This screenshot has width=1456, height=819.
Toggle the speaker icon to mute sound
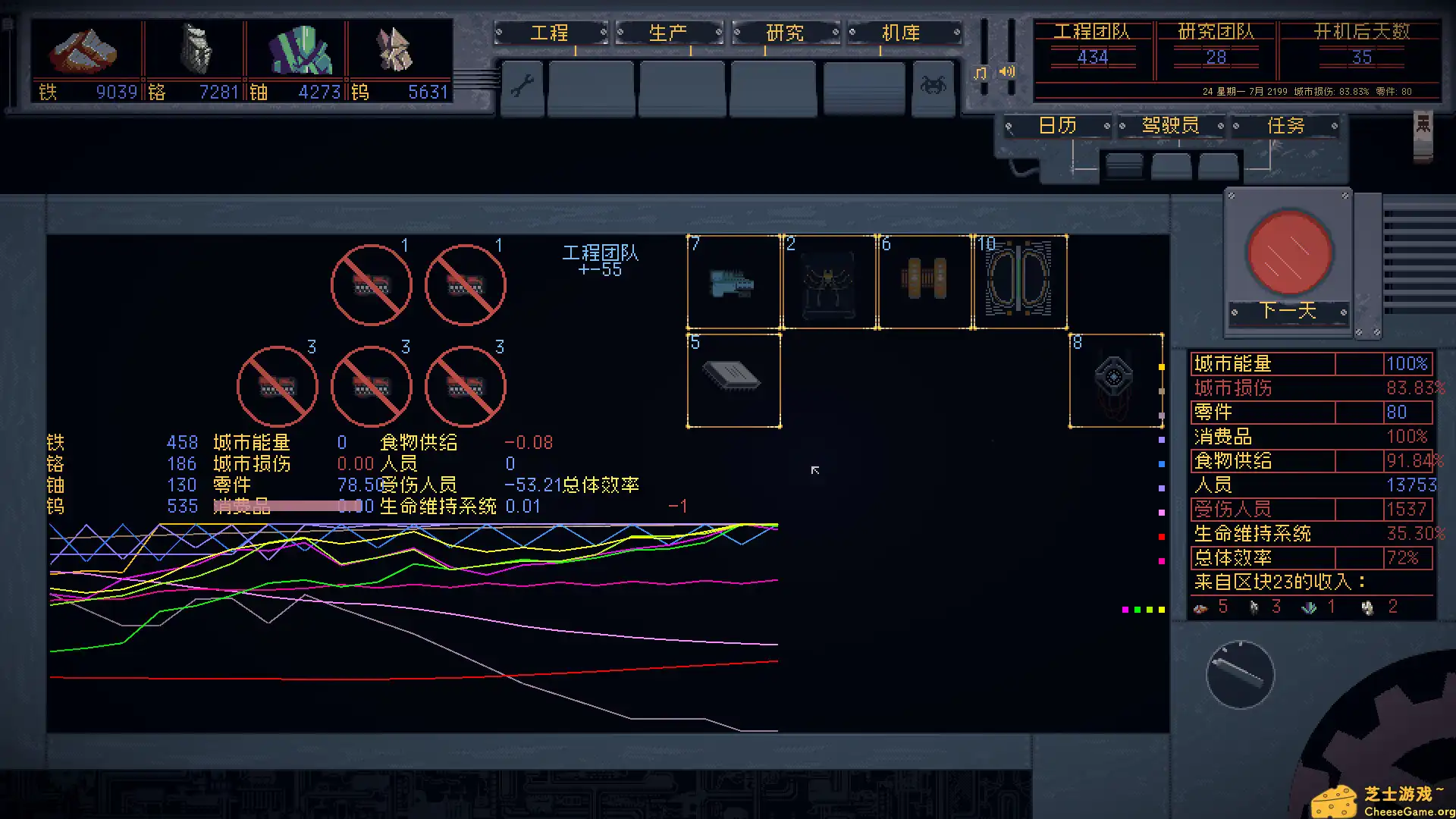[1006, 72]
